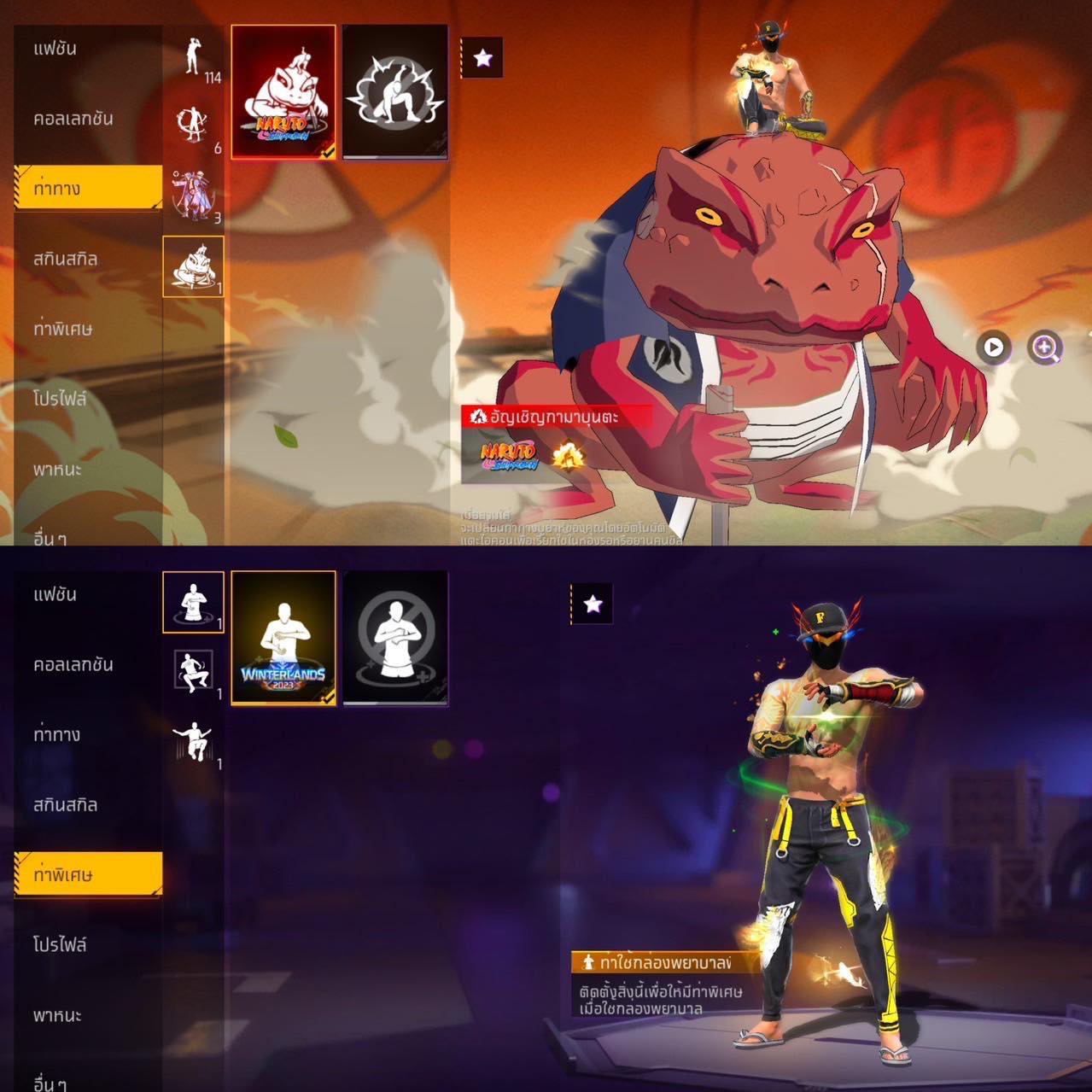Select the Winterlands 2023 pose card
This screenshot has height=1092, width=1092.
pos(283,637)
